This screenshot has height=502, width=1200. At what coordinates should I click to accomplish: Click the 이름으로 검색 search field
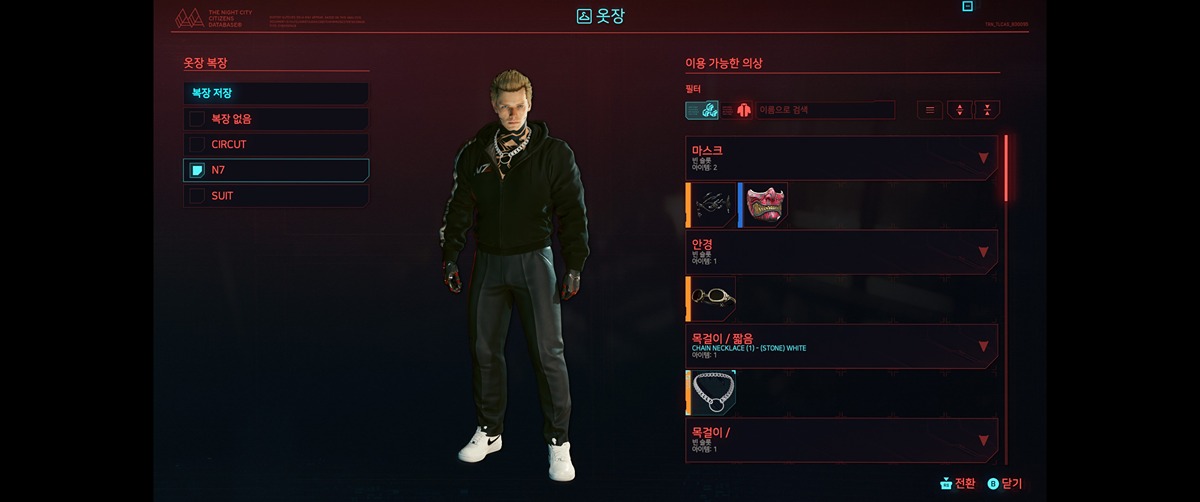point(825,110)
